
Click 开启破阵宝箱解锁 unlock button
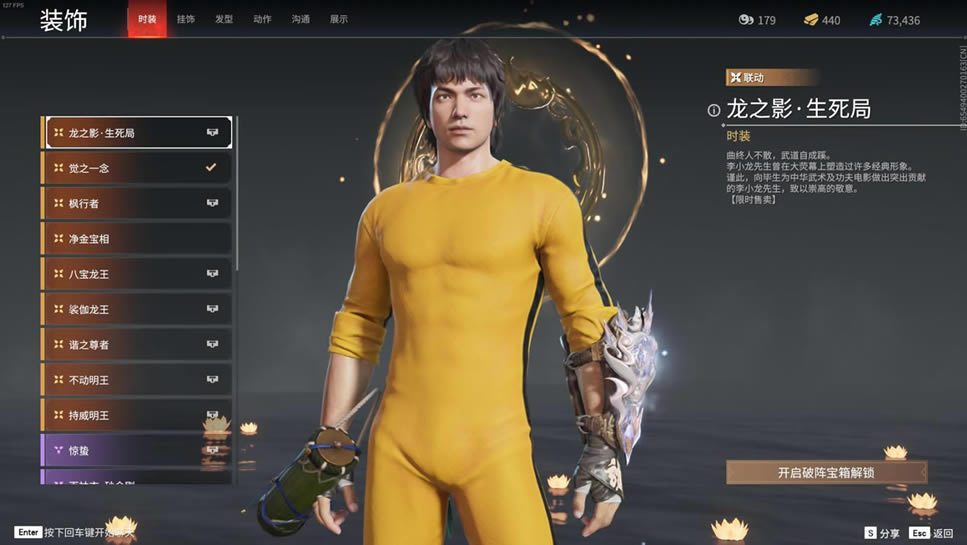(x=826, y=472)
